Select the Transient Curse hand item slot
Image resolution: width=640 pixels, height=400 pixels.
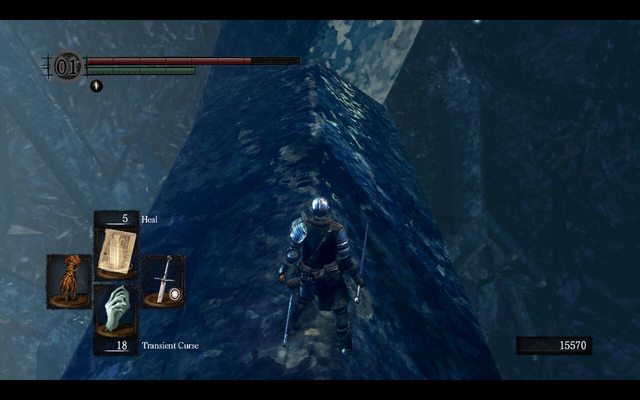(x=116, y=313)
